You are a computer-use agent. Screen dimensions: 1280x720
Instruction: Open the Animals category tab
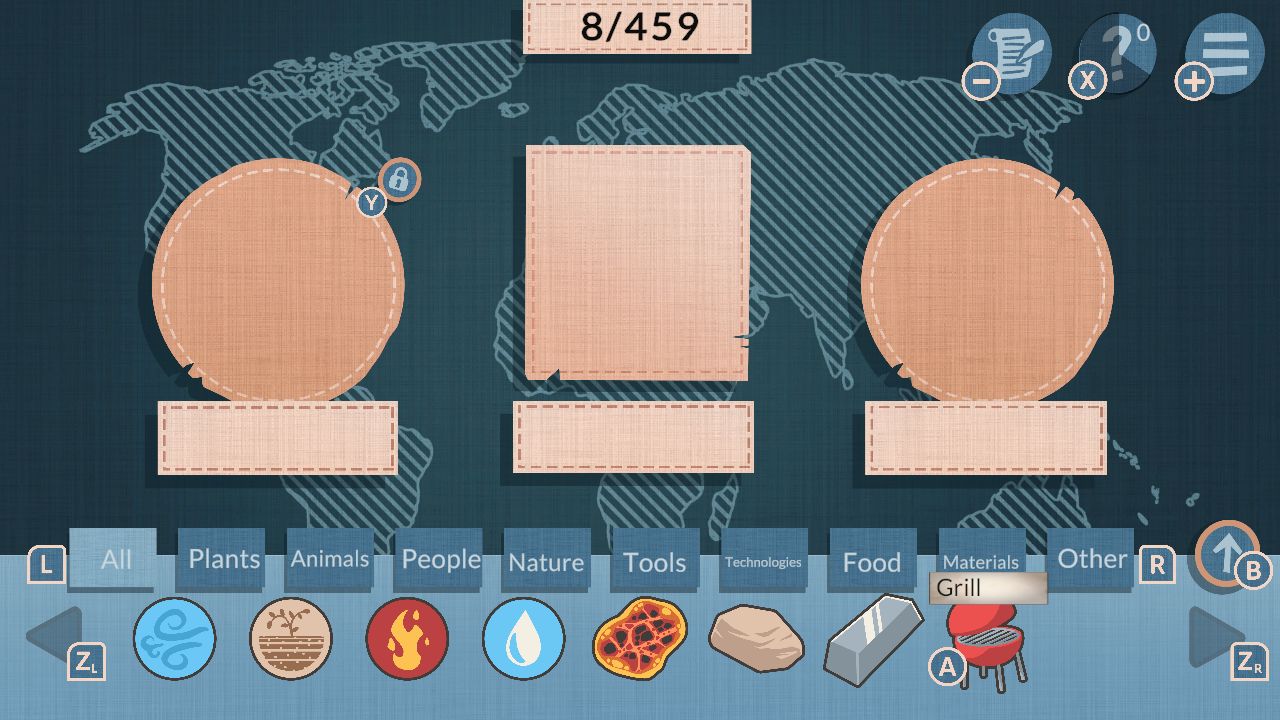click(x=330, y=559)
